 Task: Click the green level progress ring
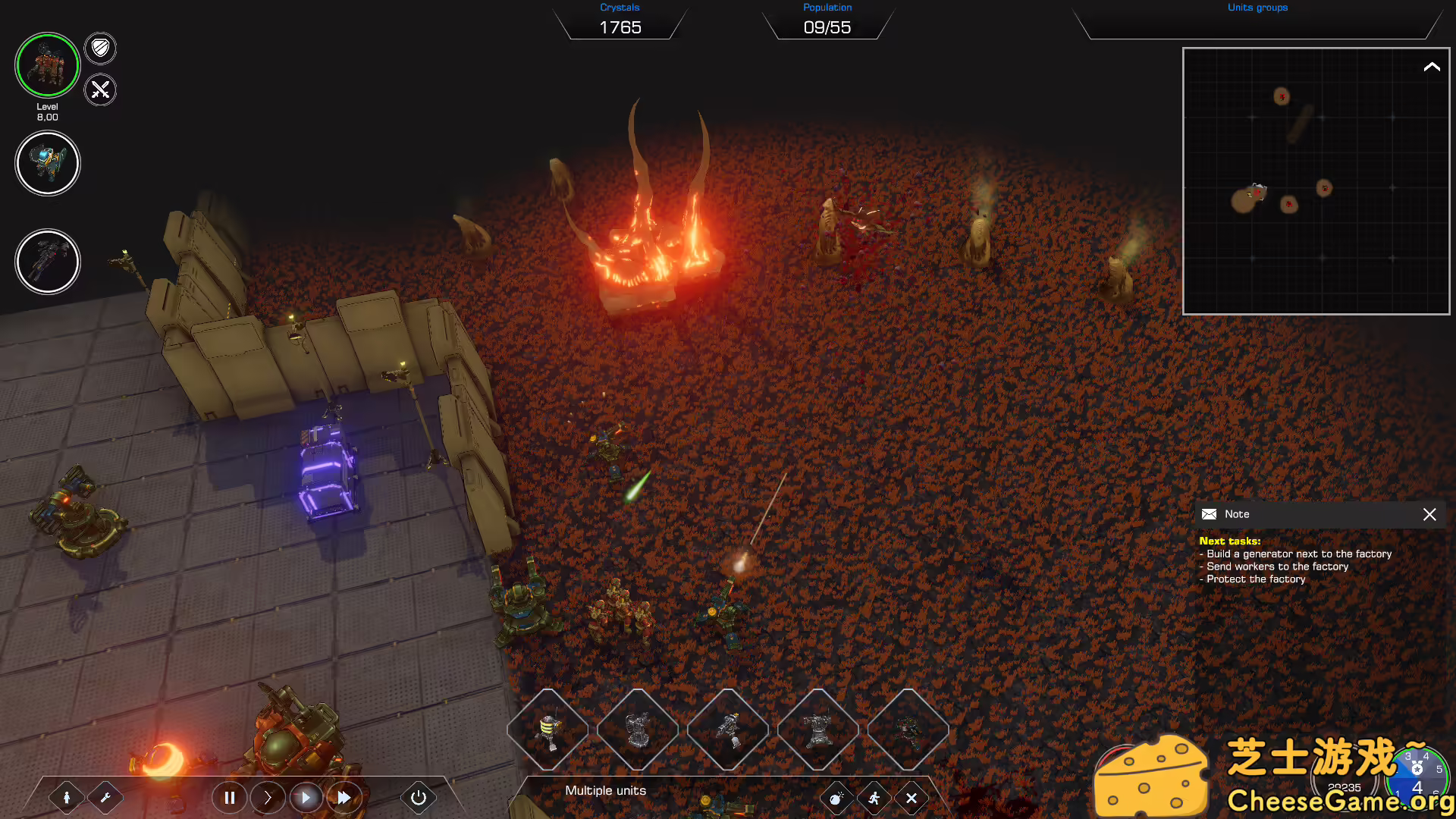click(47, 35)
